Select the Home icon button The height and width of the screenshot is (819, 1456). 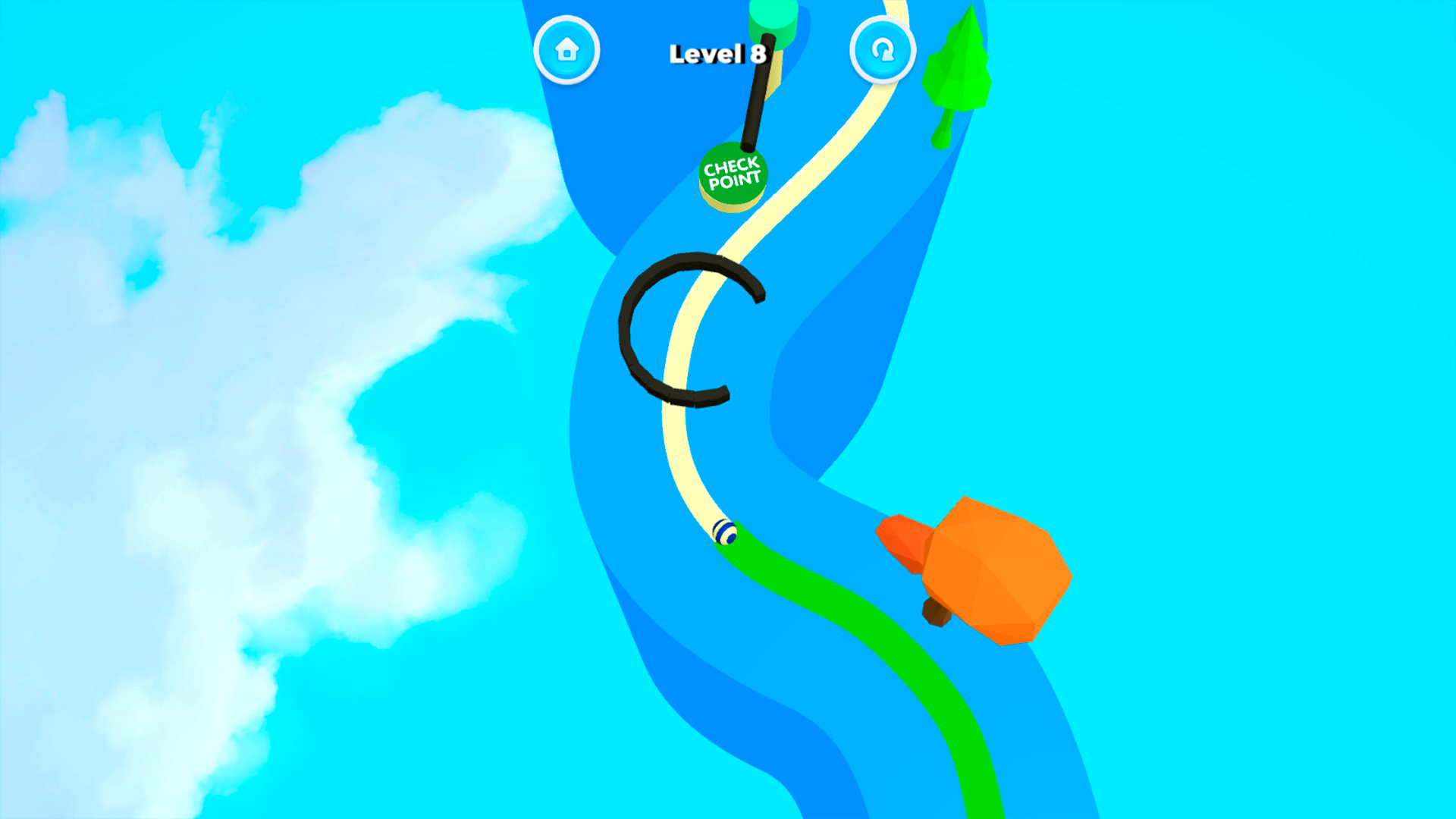pyautogui.click(x=567, y=49)
